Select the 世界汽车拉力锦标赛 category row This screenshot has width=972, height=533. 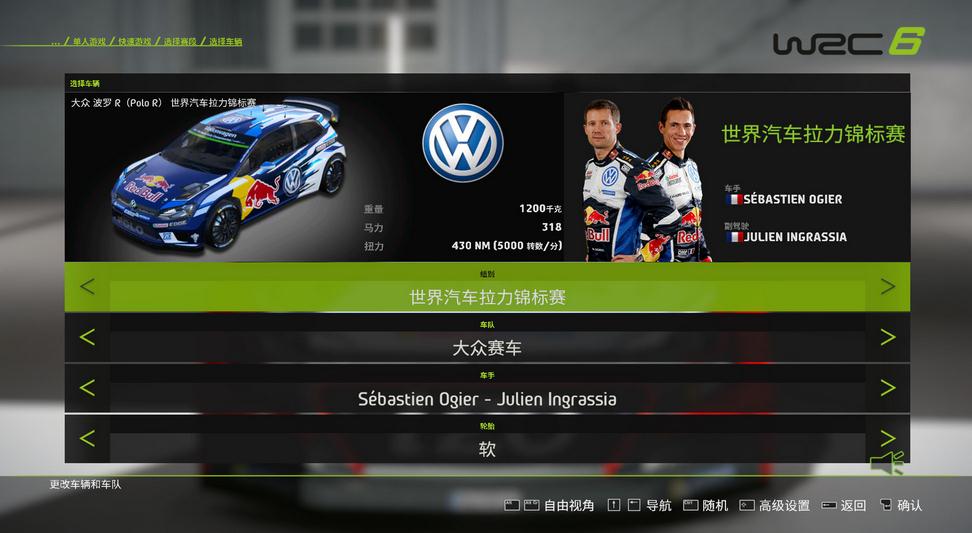tap(487, 297)
